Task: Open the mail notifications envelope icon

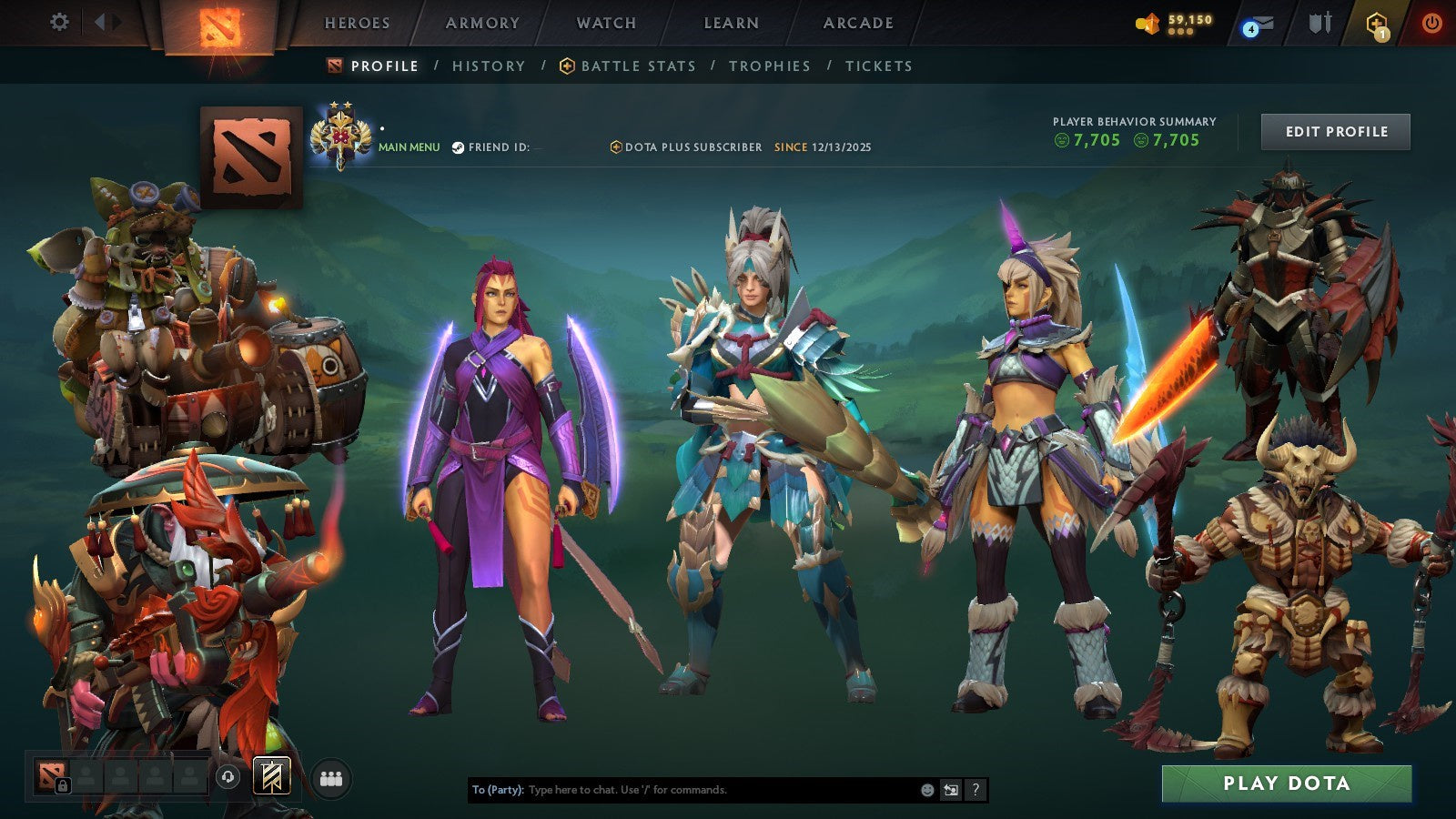Action: coord(1259,22)
